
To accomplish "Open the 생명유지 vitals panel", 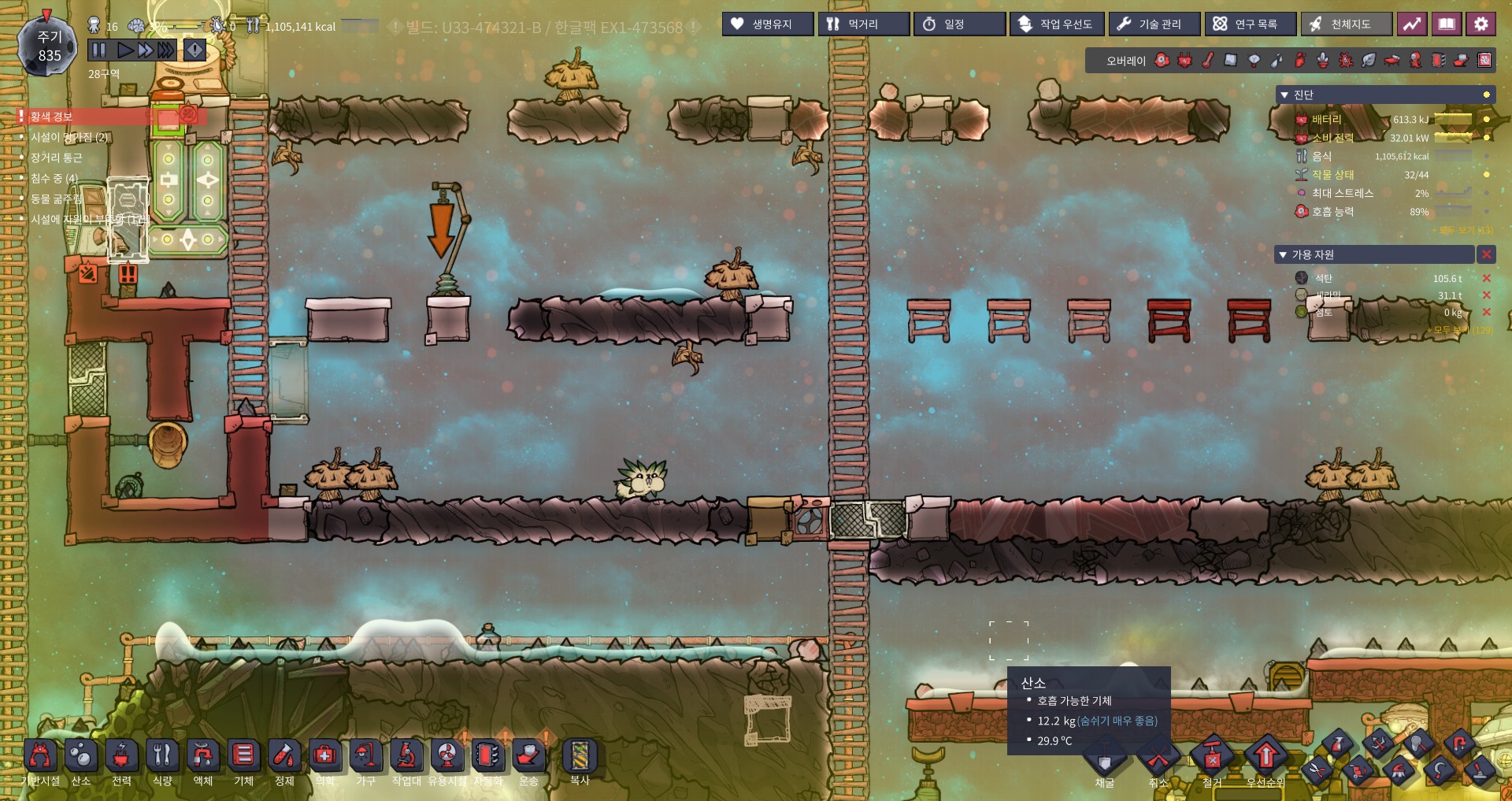I will [x=768, y=24].
